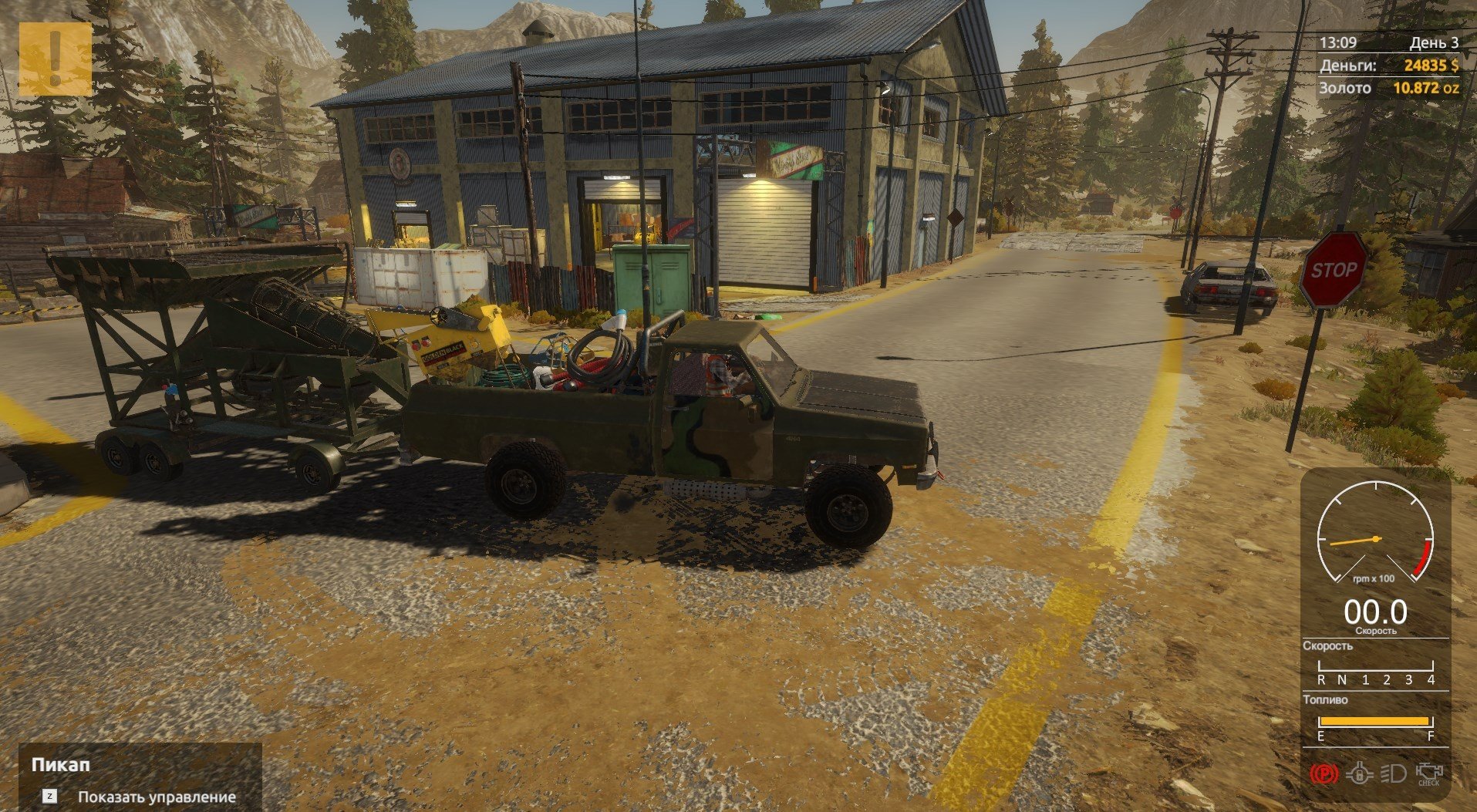
Task: Toggle the red parking brake indicator
Action: pos(1324,773)
